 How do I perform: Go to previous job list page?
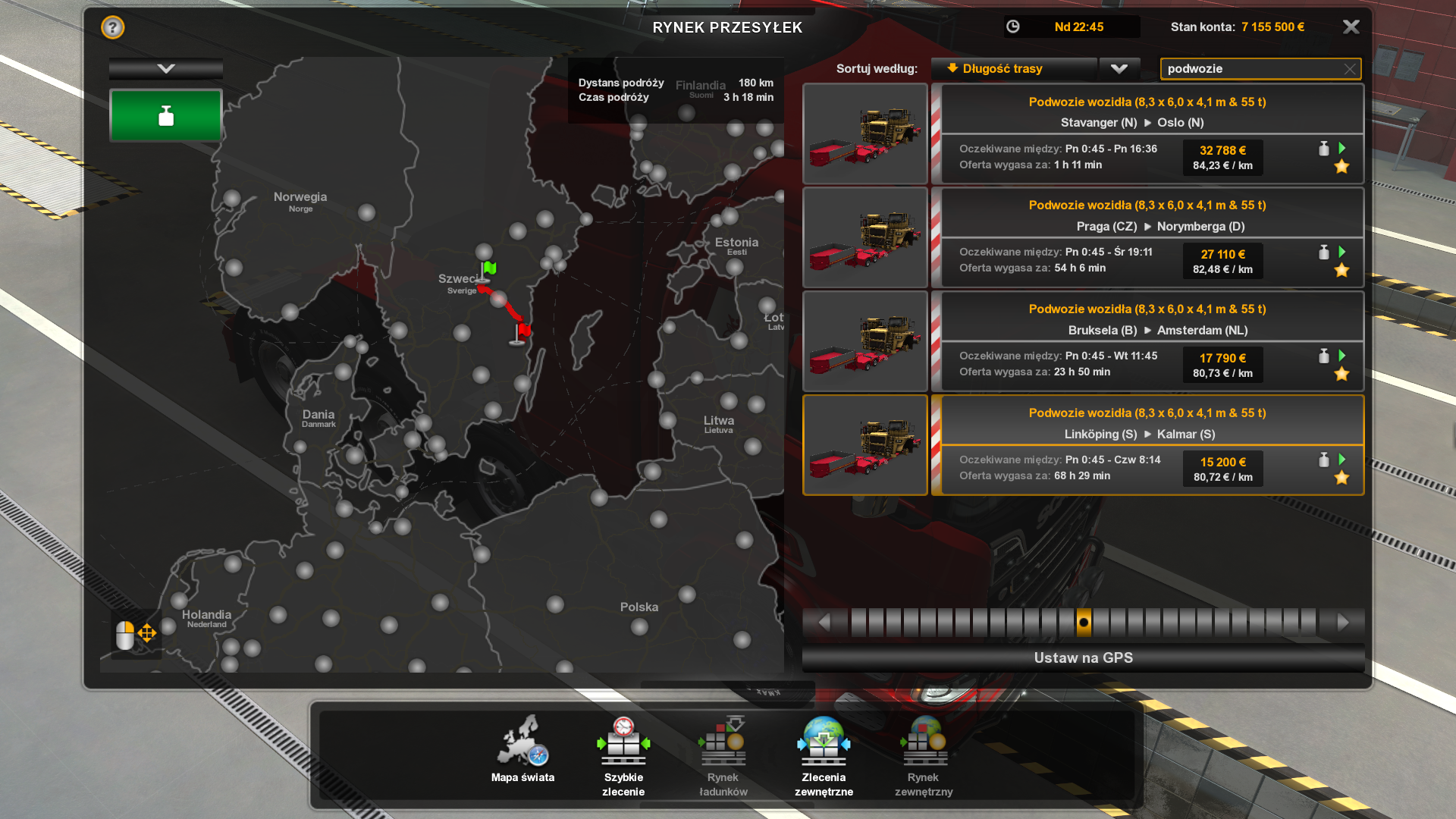tap(824, 623)
